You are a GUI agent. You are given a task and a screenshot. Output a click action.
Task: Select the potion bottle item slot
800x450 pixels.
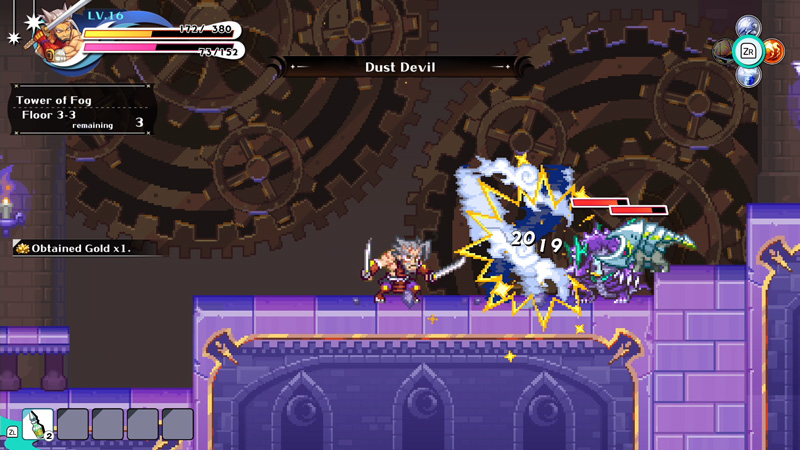point(38,424)
